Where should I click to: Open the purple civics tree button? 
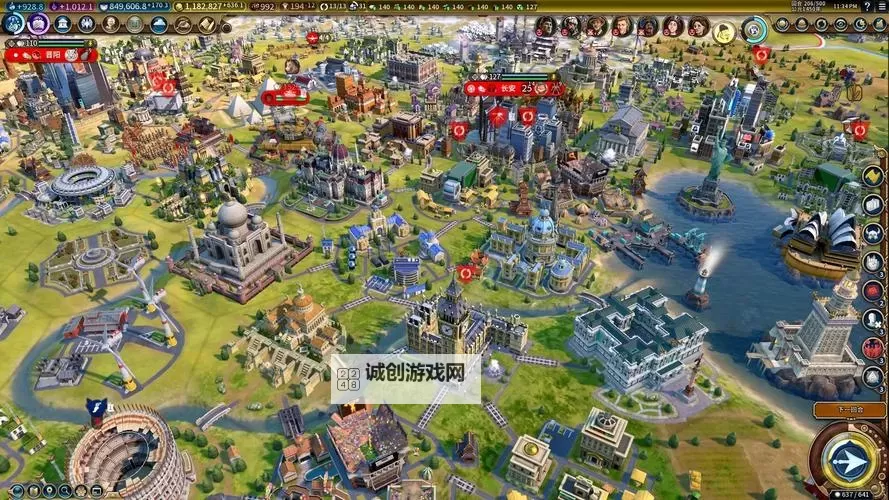tap(39, 24)
